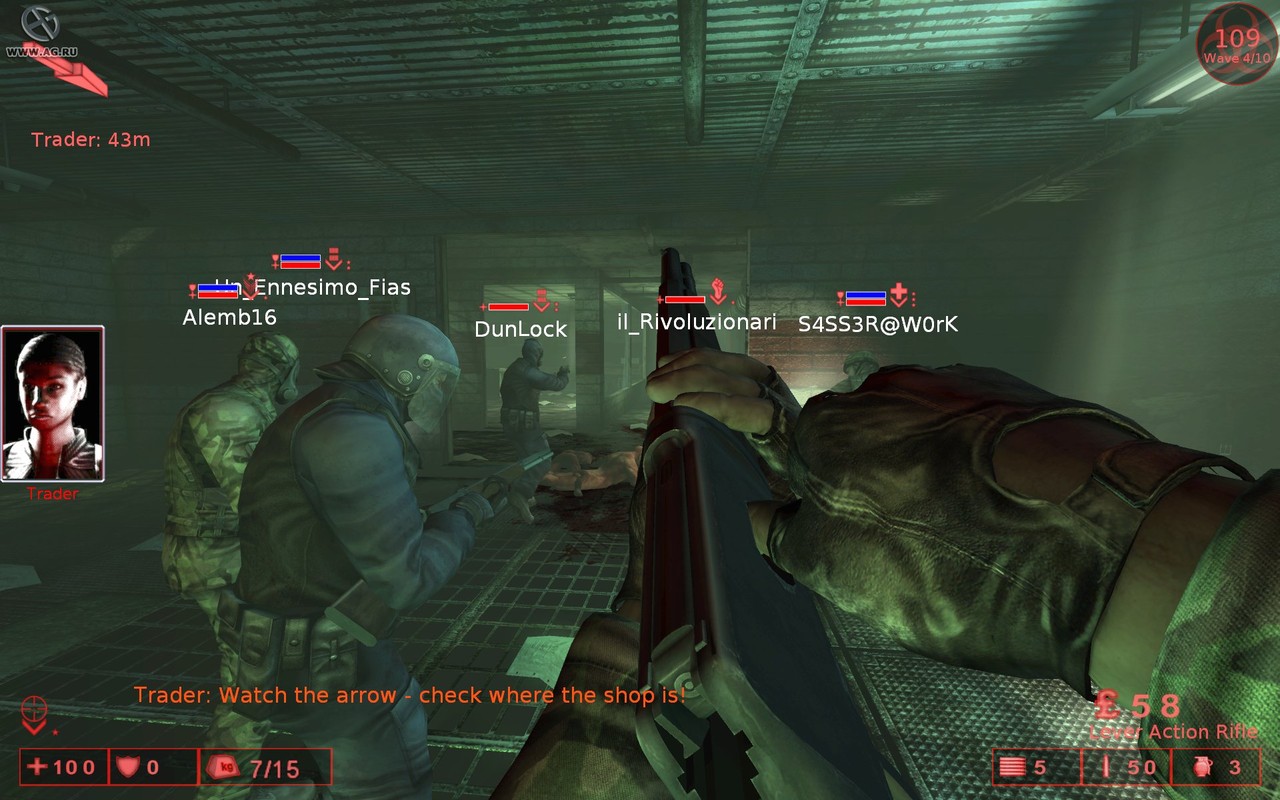Viewport: 1280px width, 800px height.
Task: Click the carry weight icon
Action: [221, 768]
